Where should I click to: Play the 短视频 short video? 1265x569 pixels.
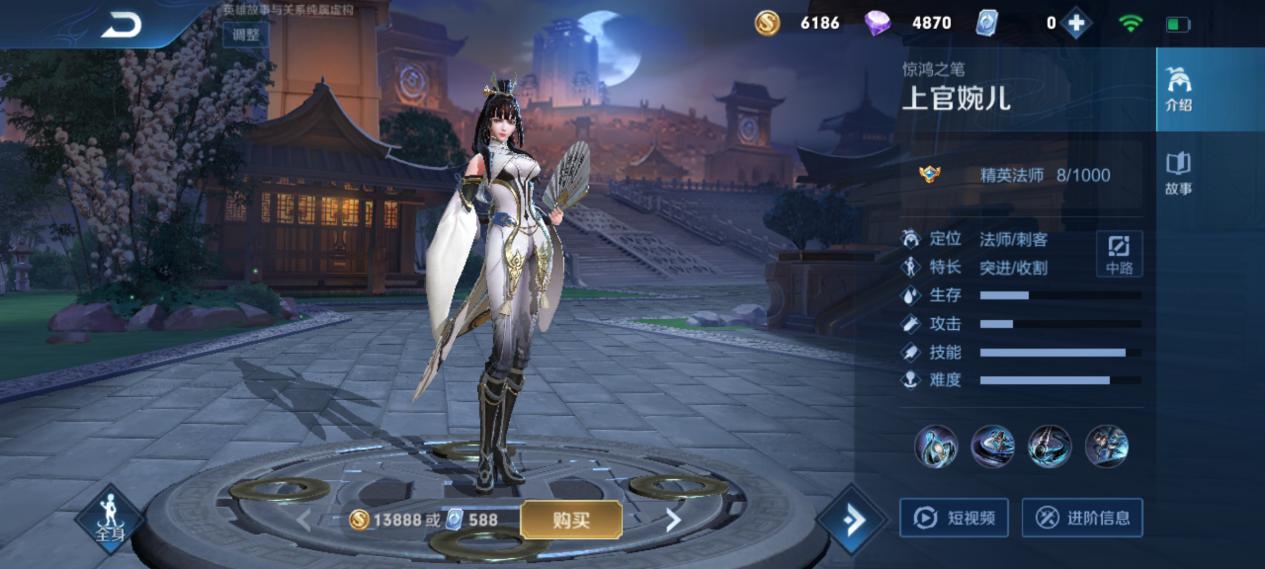[x=953, y=518]
